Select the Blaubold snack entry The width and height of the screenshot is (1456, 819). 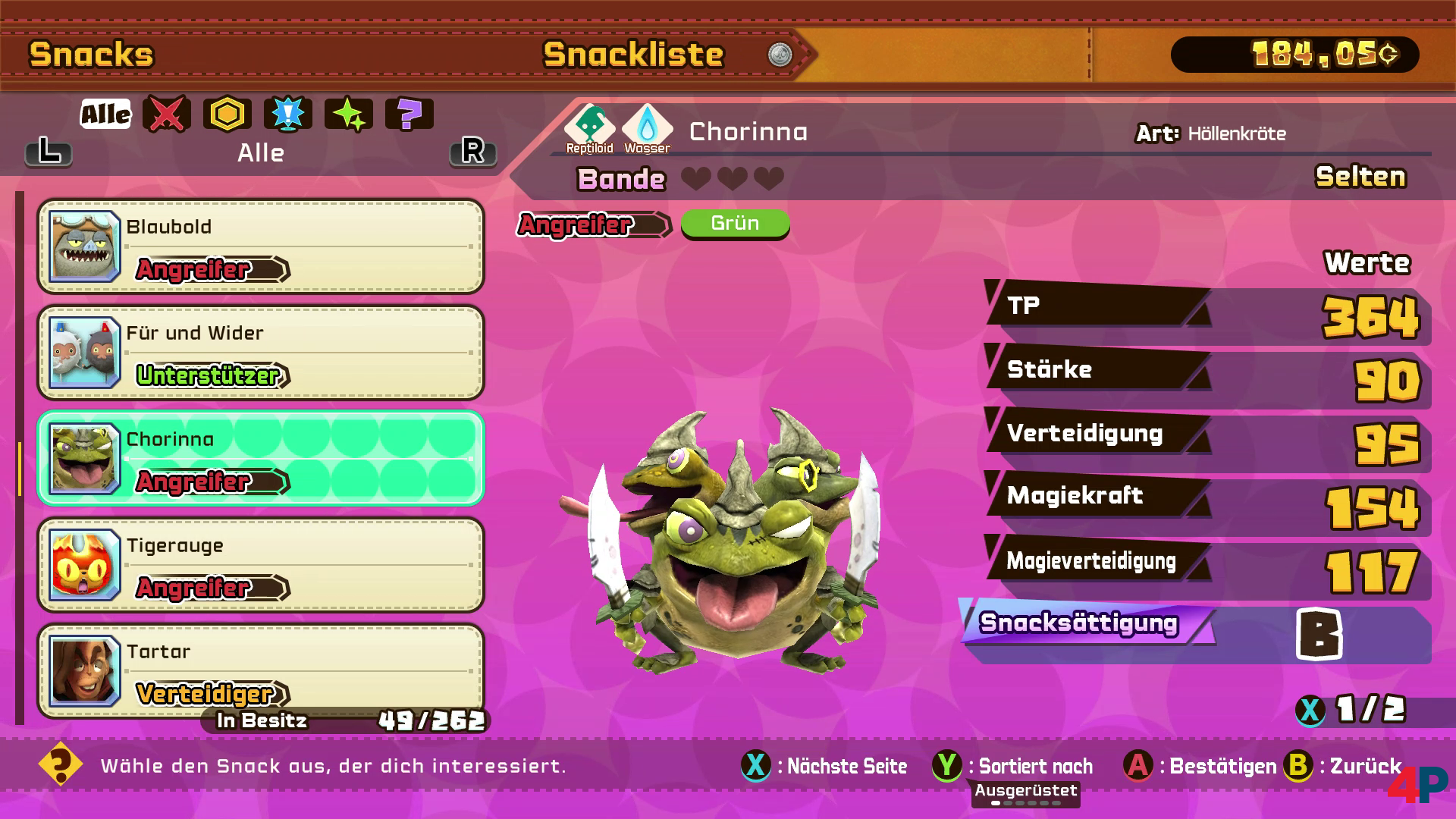point(261,246)
